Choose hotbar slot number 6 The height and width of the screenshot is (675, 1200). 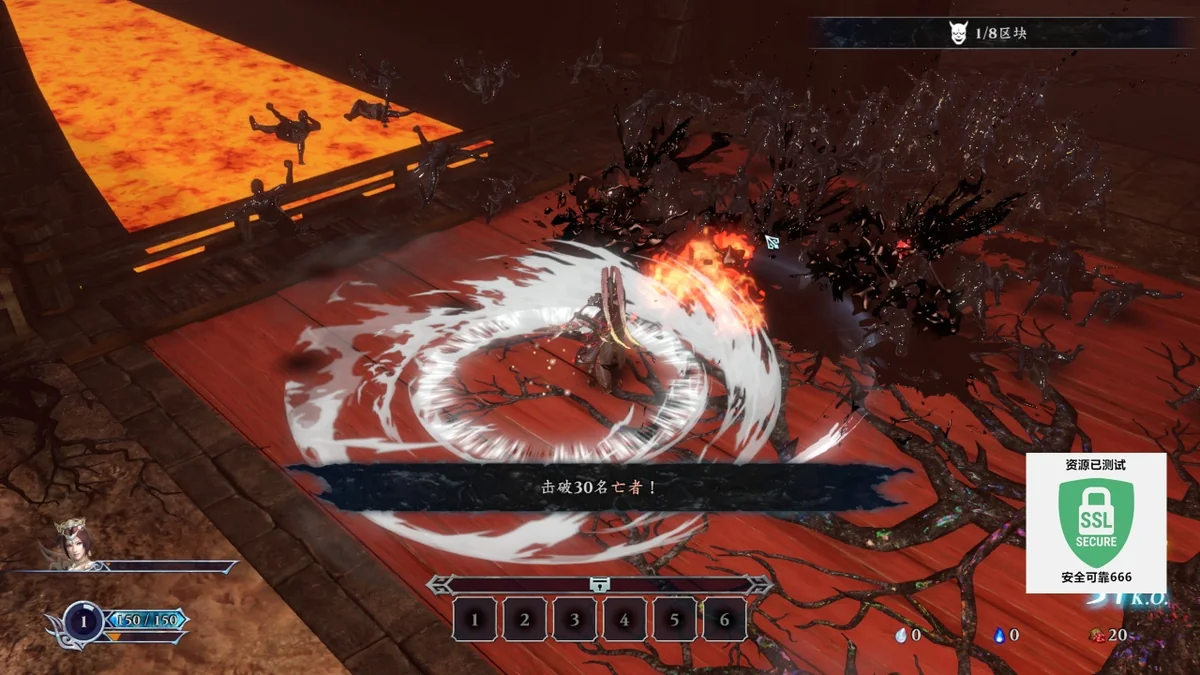point(725,620)
